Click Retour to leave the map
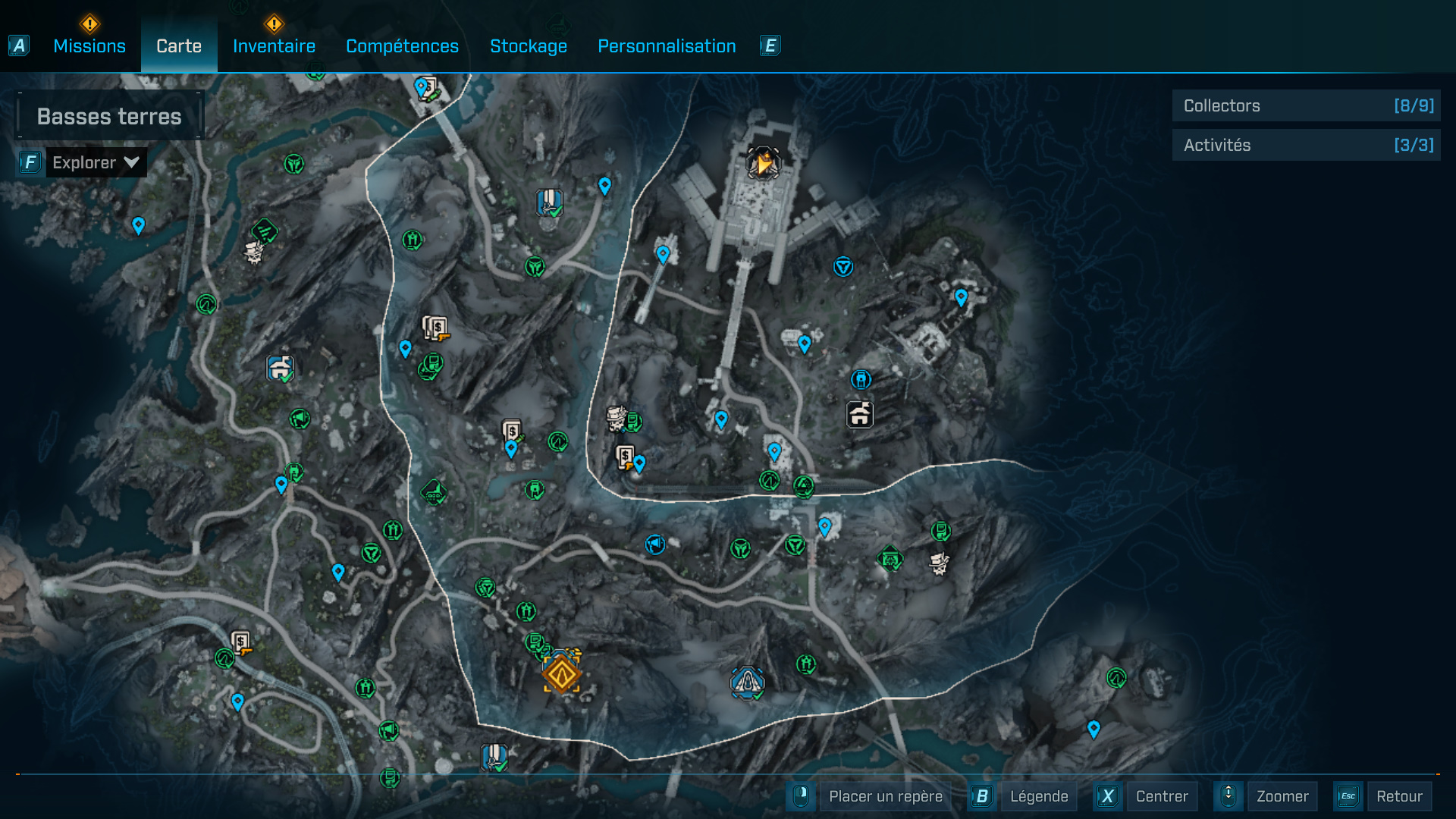1456x819 pixels. (x=1398, y=796)
